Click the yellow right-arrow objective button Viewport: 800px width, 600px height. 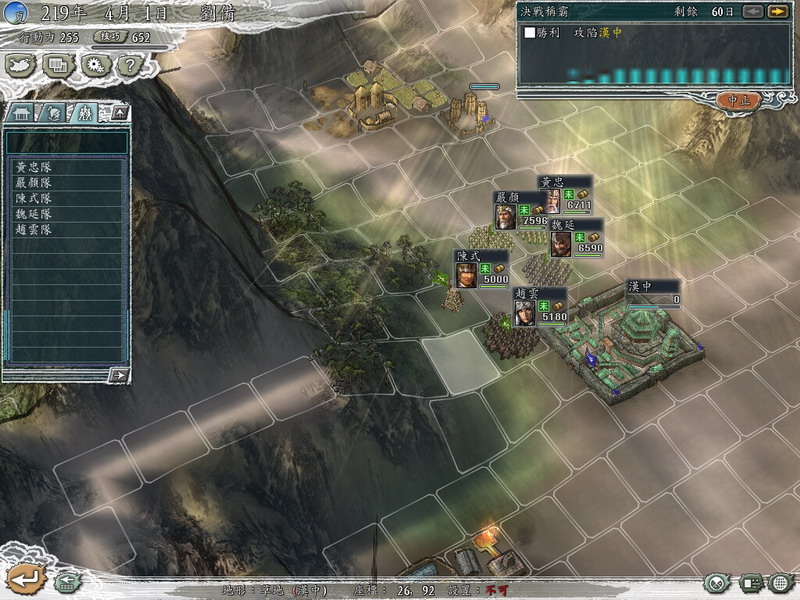click(x=777, y=11)
